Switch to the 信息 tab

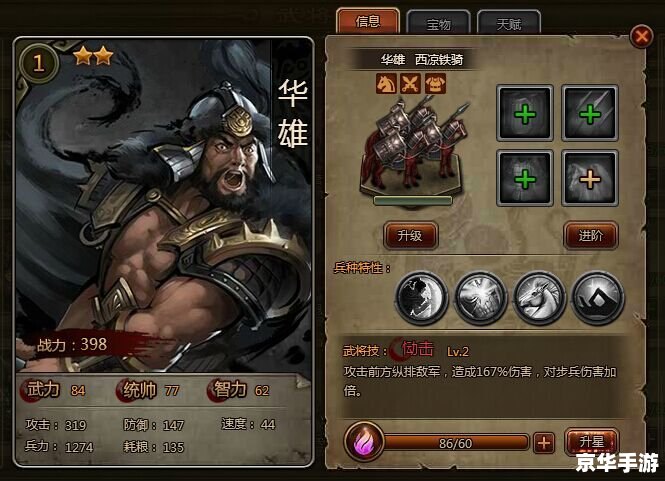click(x=367, y=21)
